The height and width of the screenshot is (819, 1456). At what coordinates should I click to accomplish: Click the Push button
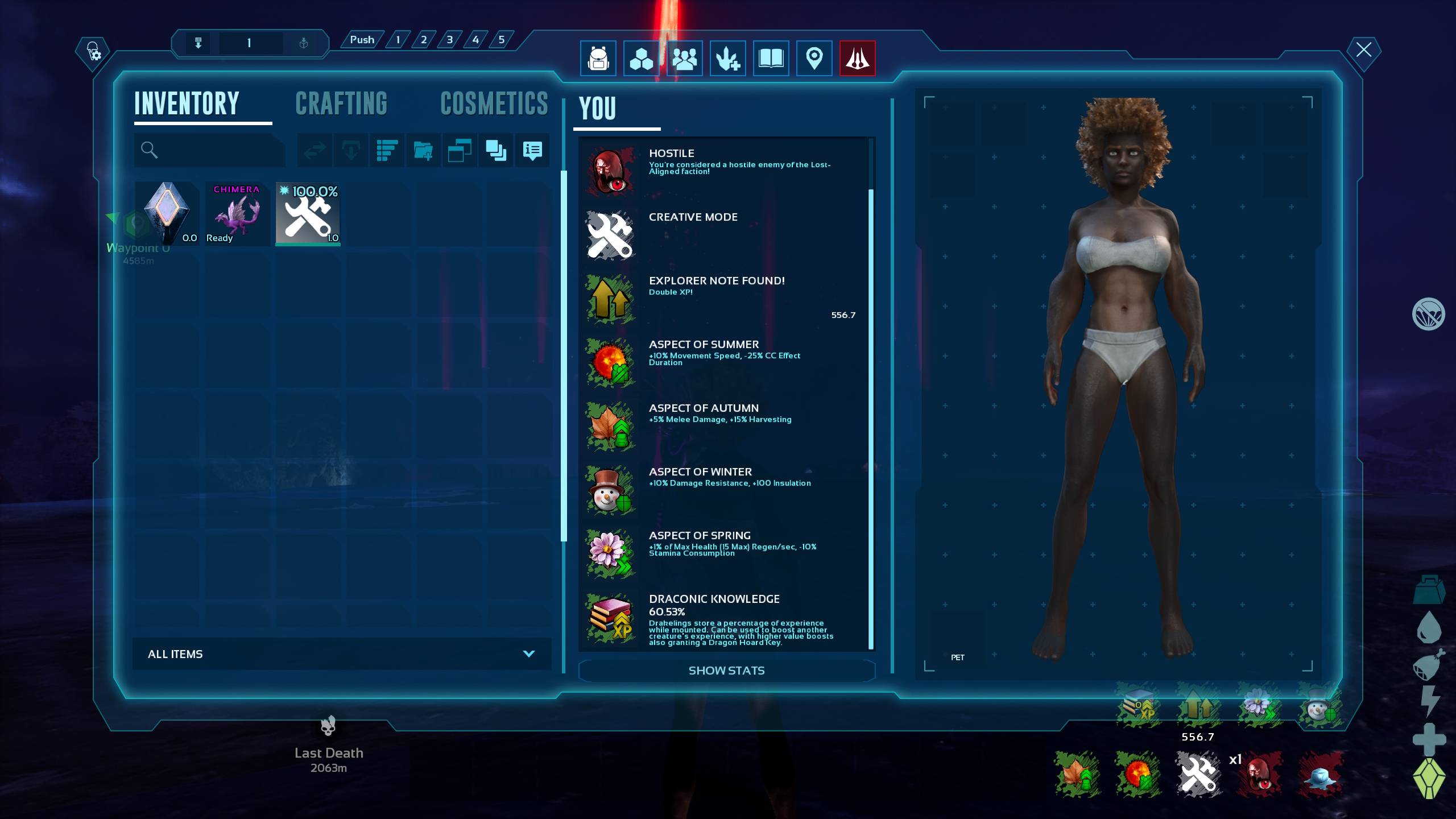click(362, 40)
